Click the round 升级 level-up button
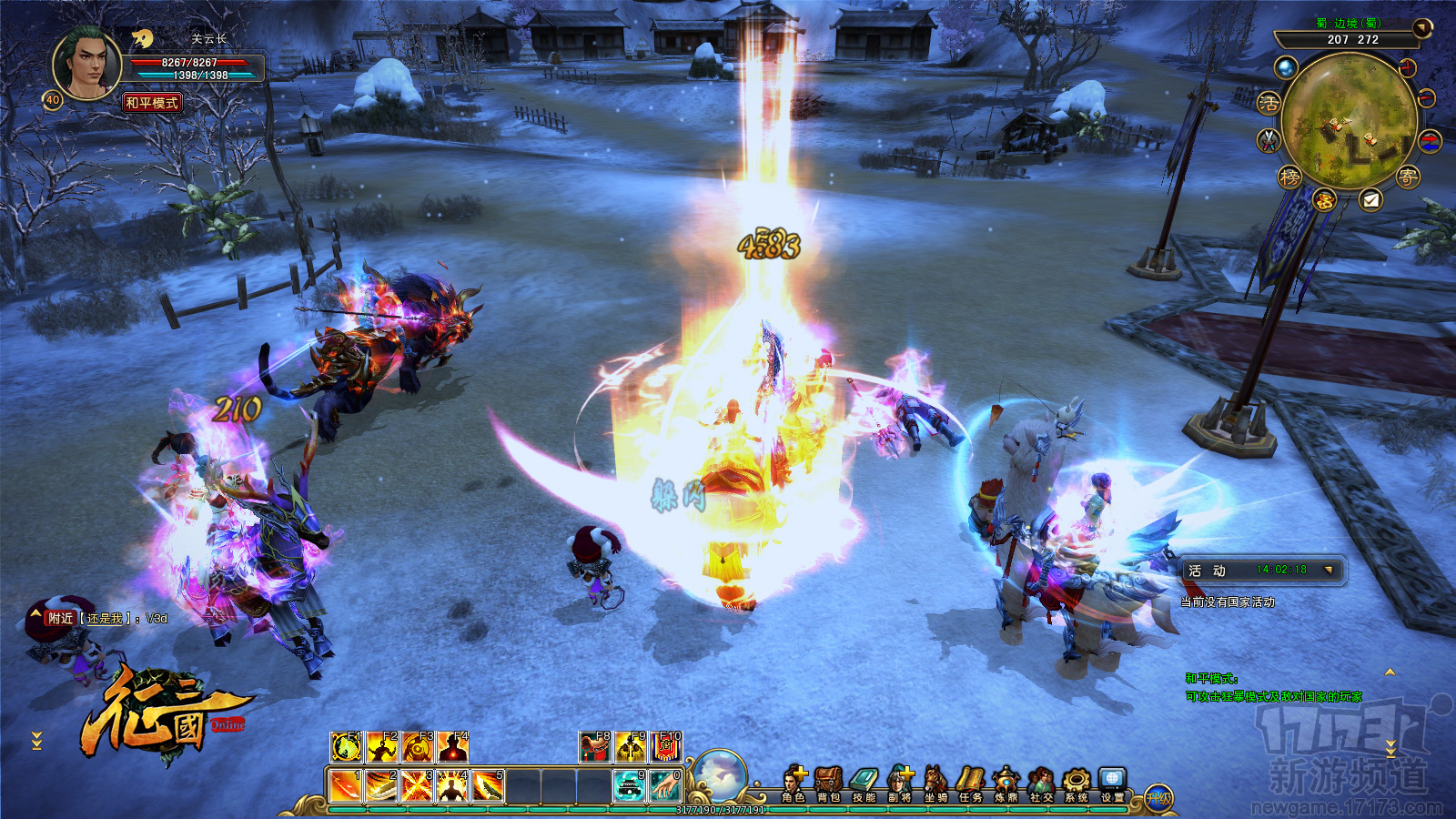The image size is (1456, 819). pos(1158,799)
